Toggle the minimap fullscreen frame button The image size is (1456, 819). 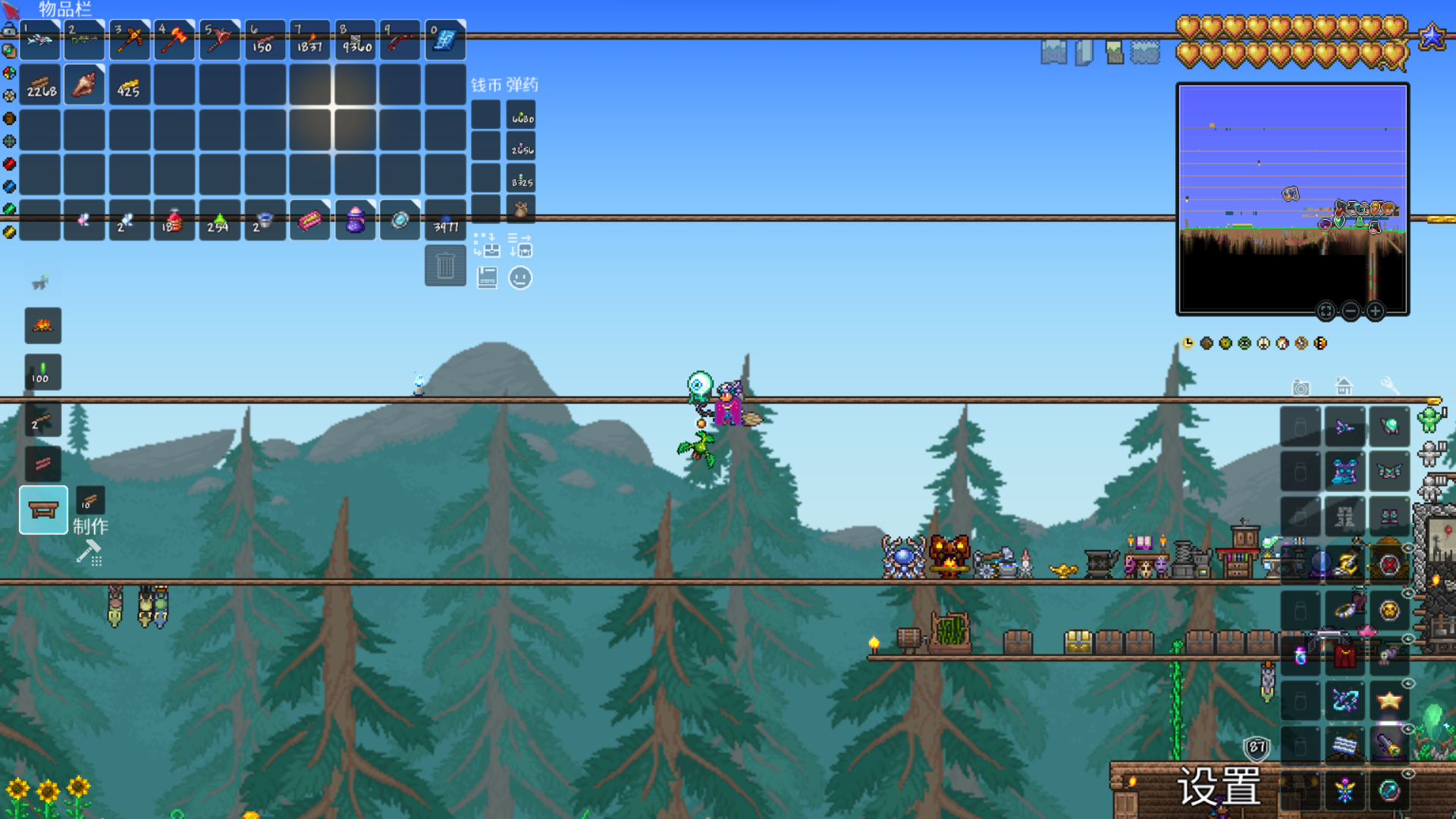(x=1326, y=311)
